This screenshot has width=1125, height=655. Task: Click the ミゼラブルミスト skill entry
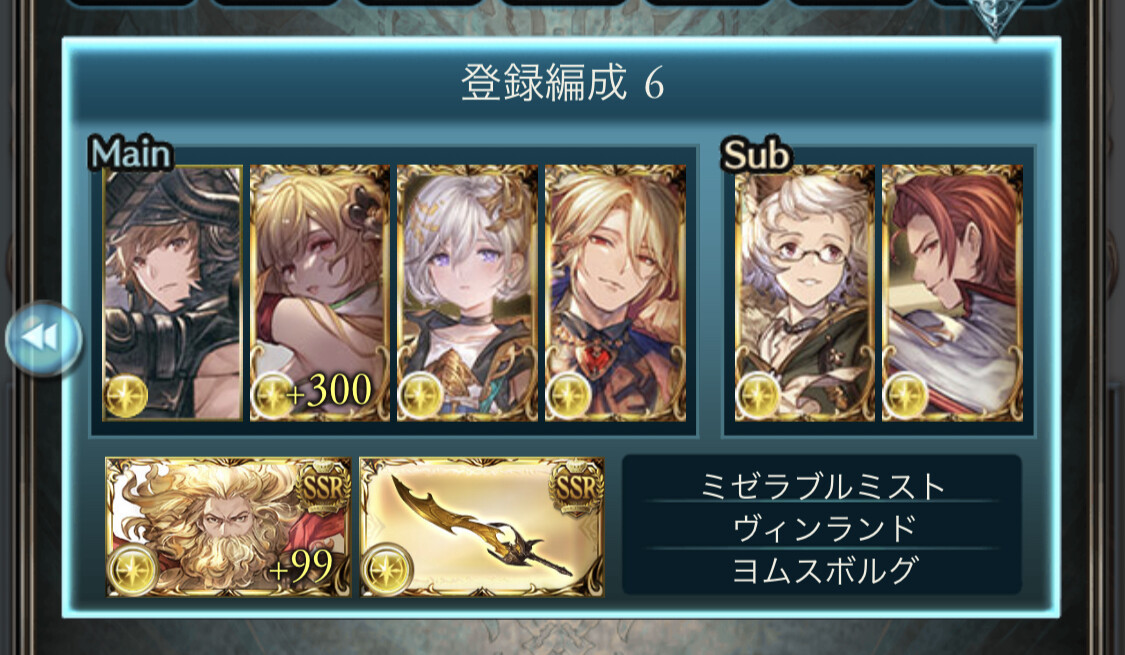point(821,486)
